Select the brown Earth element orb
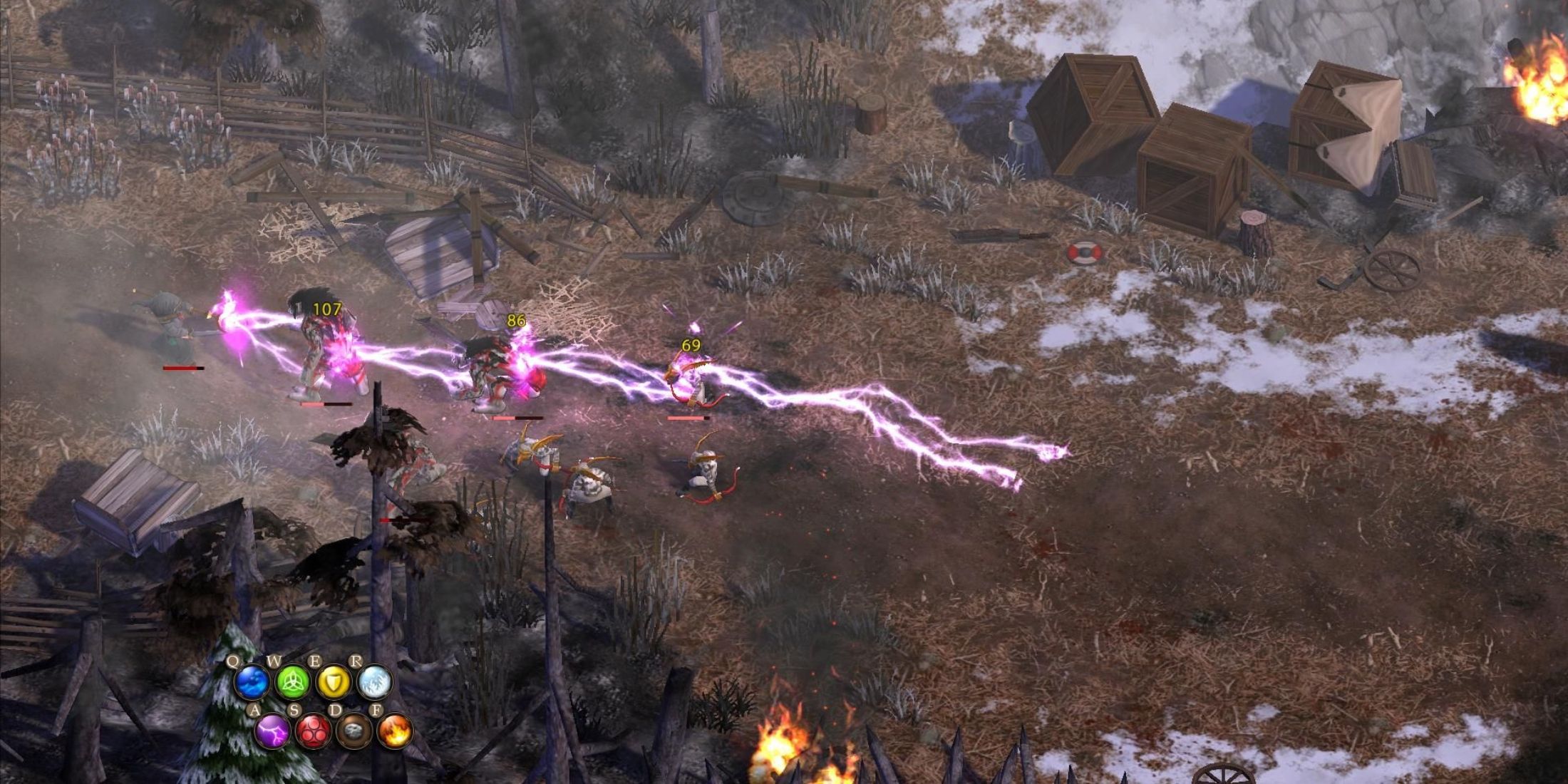The height and width of the screenshot is (784, 1568). pyautogui.click(x=355, y=733)
